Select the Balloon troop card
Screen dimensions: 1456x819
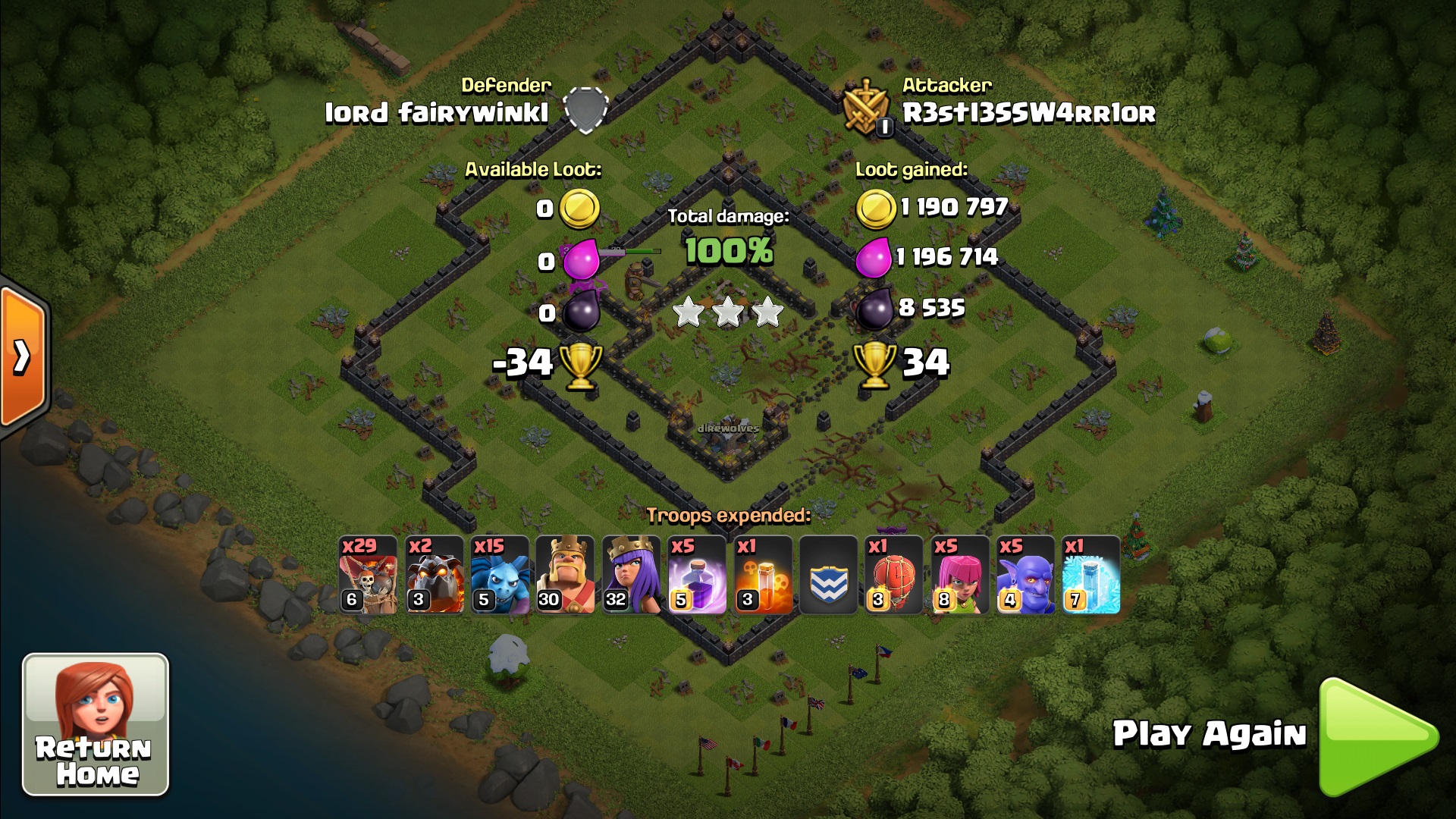[x=367, y=575]
